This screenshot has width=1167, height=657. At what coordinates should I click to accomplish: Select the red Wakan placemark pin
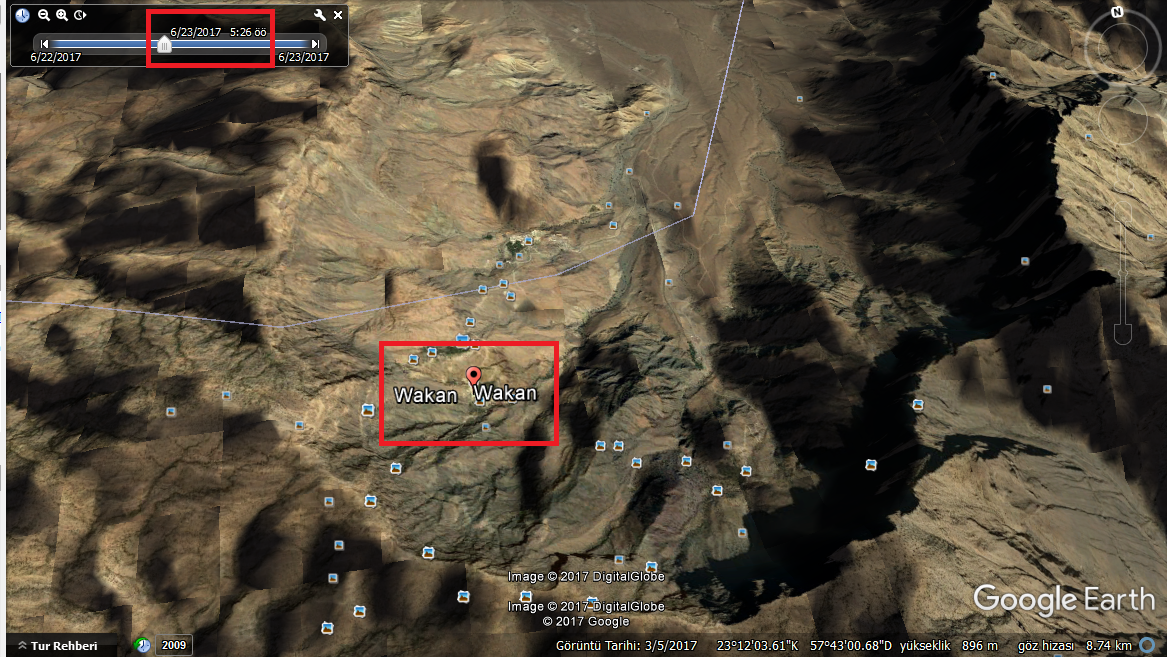(474, 376)
